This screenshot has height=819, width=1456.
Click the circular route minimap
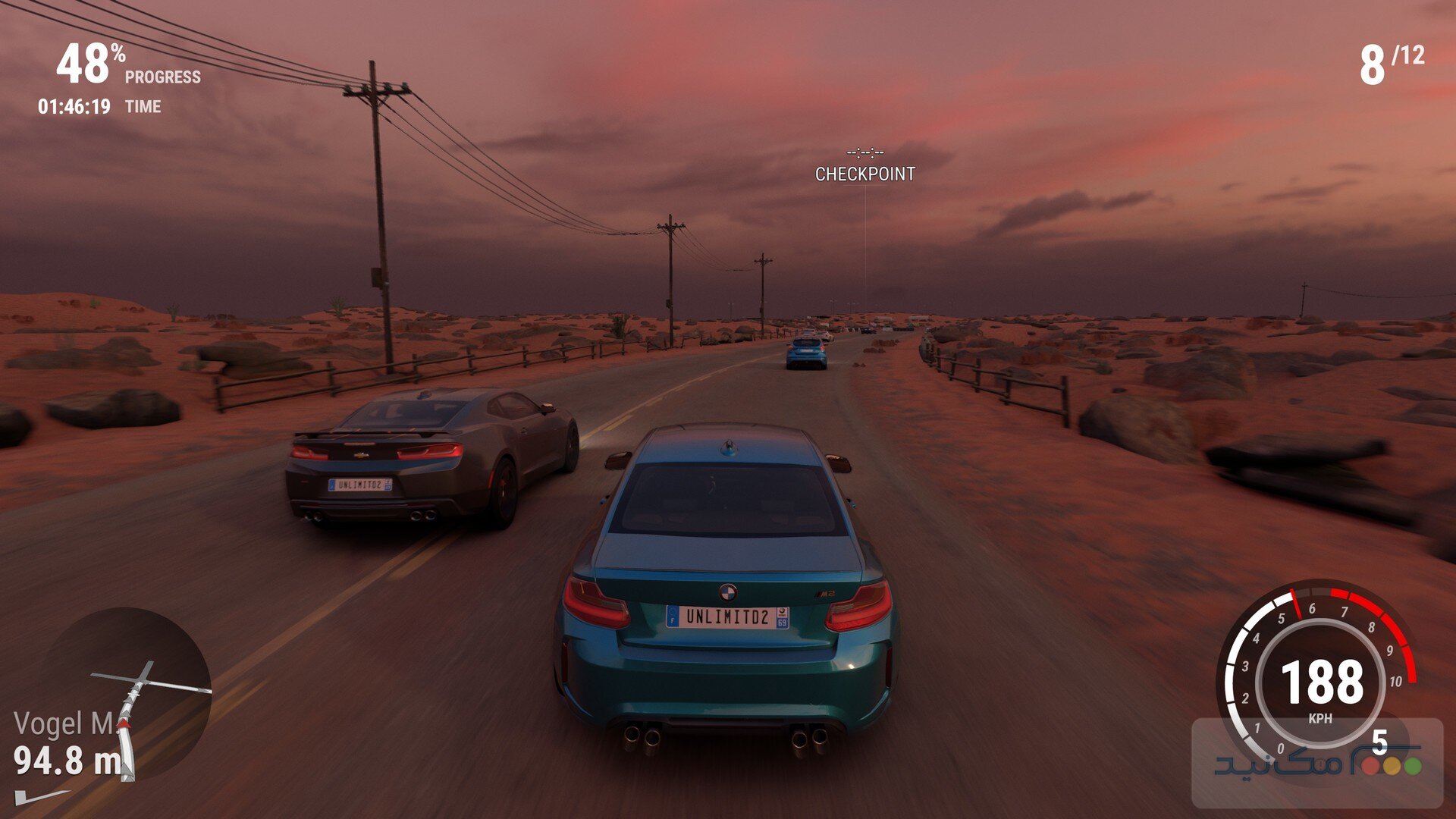point(125,694)
